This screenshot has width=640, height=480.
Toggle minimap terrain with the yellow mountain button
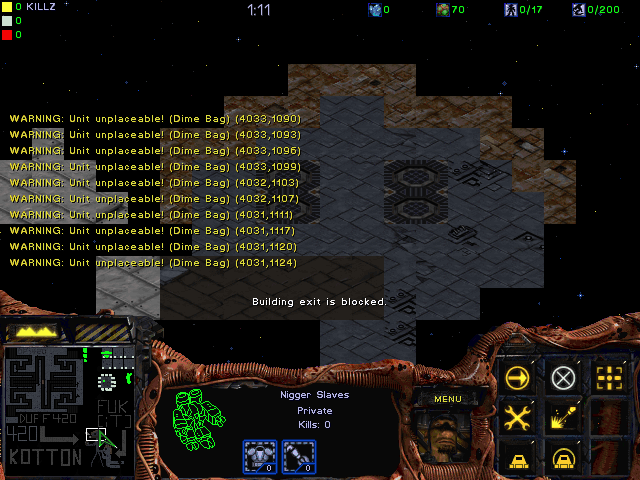33,331
